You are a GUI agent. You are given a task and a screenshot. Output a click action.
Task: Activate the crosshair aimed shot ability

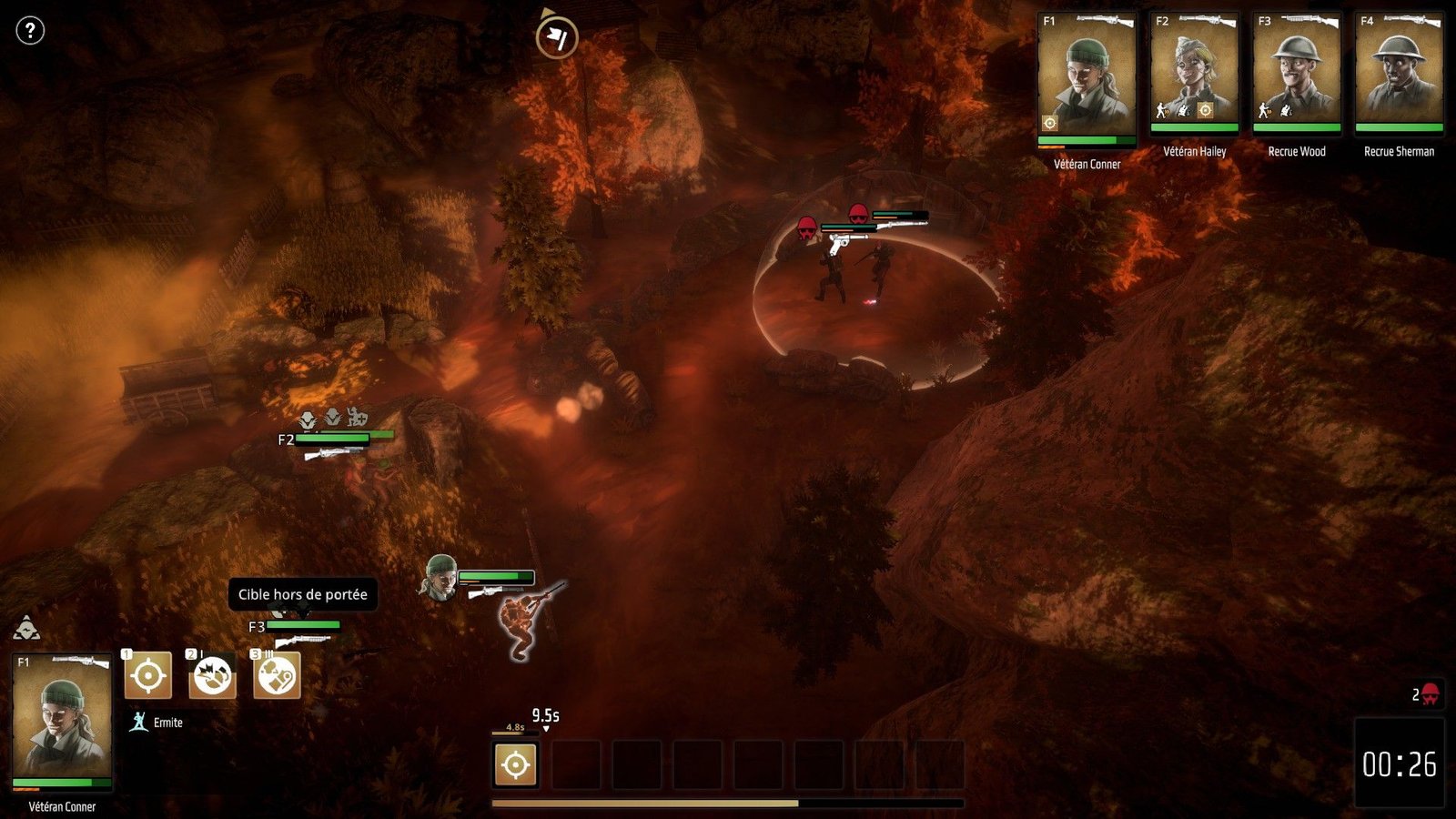pyautogui.click(x=147, y=676)
